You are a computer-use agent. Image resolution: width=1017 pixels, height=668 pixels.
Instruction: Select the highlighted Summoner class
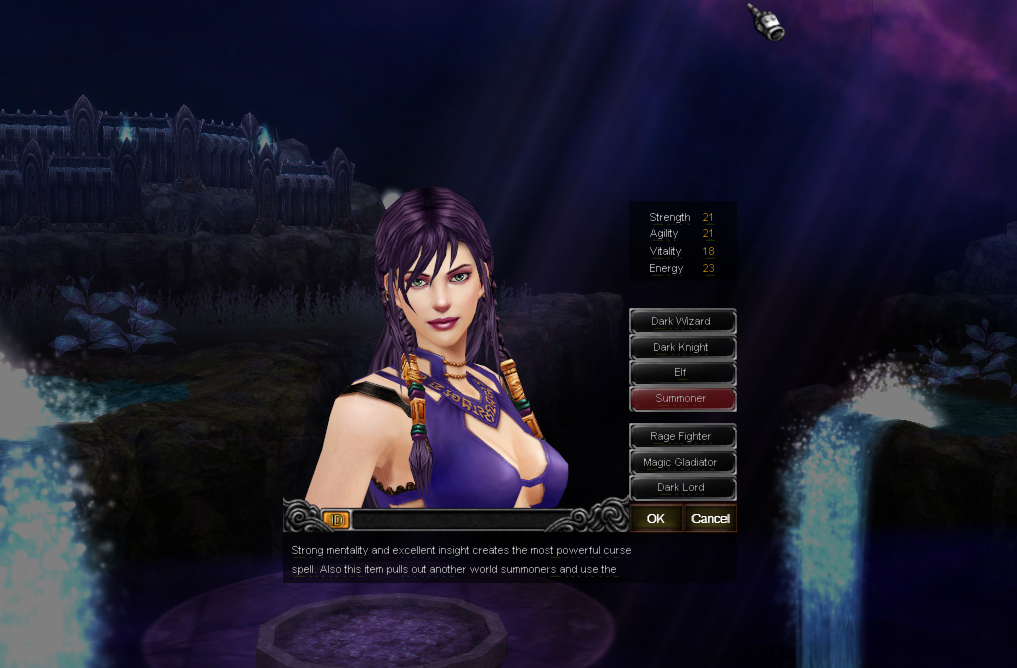(682, 398)
